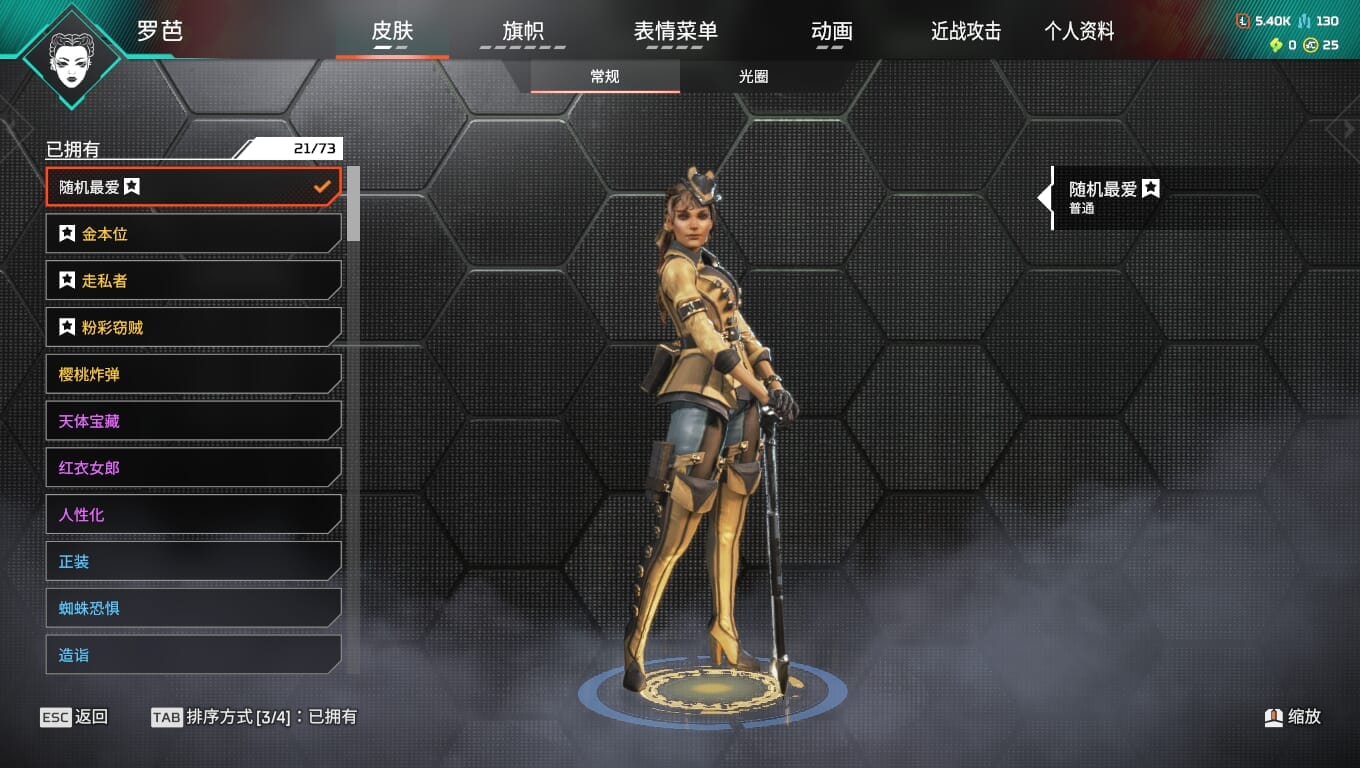Open the 旗帜 tab
Screen dimensions: 1360x768
523,32
